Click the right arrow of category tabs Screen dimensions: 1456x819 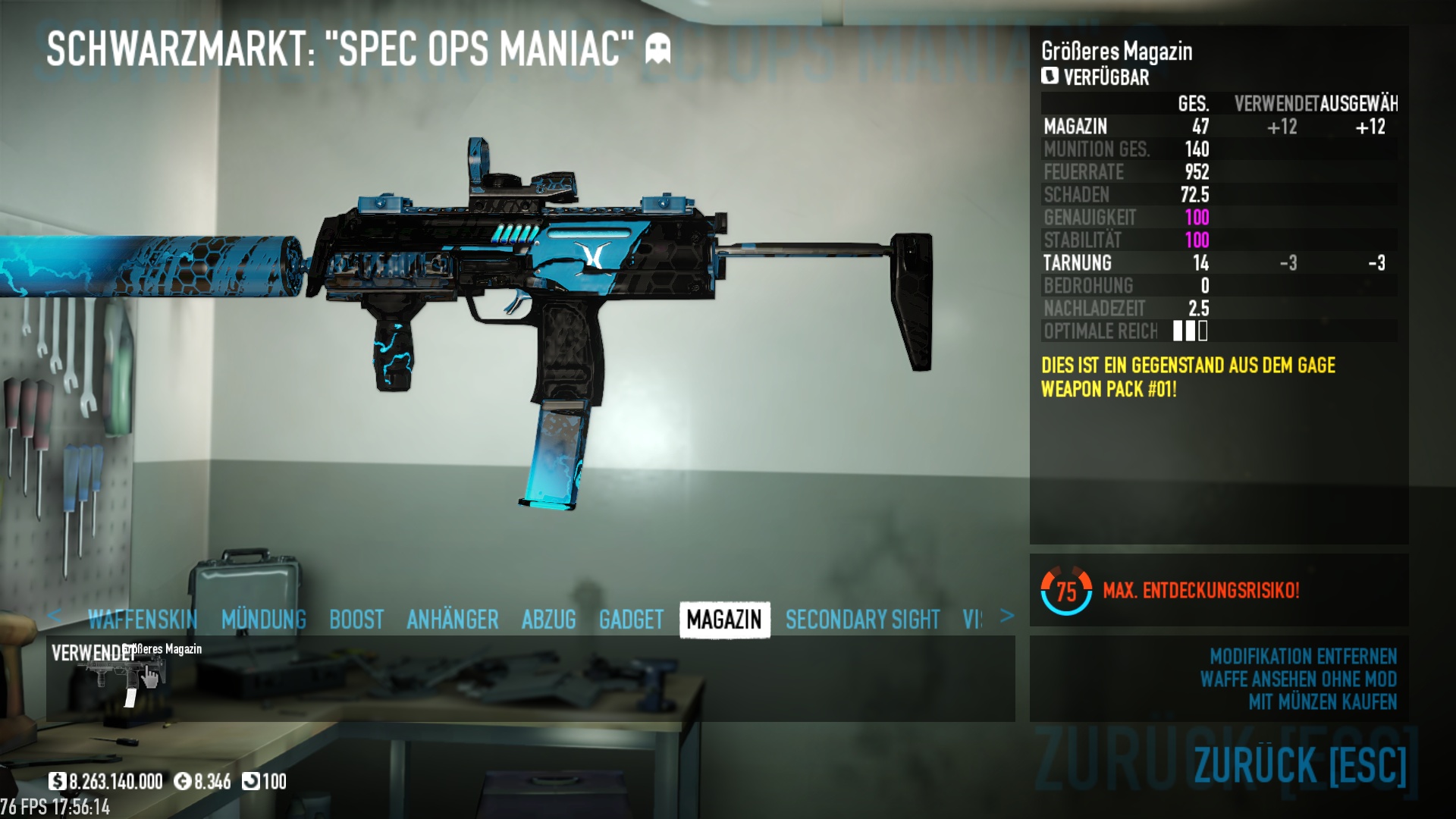tap(1007, 616)
